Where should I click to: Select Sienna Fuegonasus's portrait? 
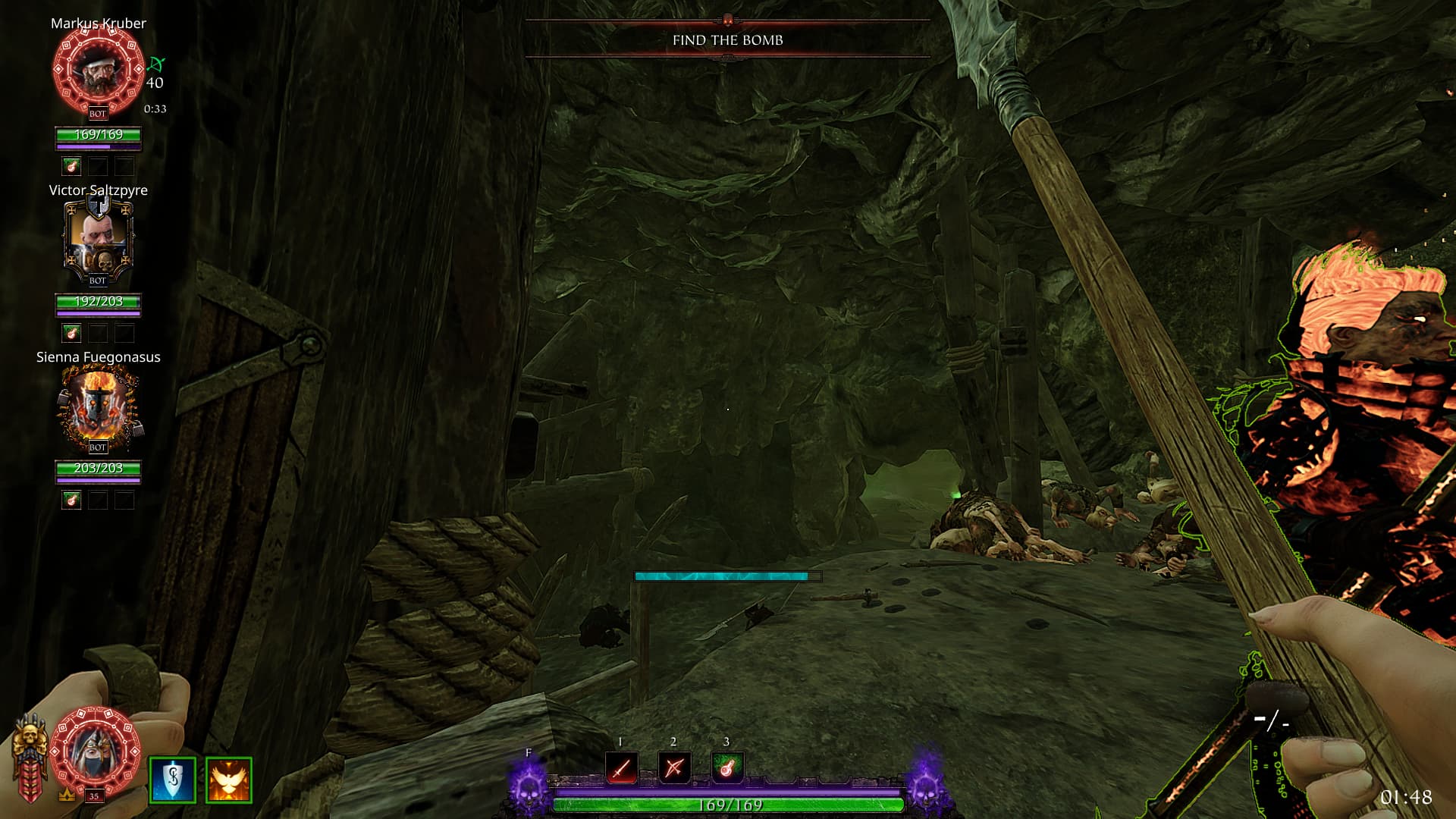point(98,407)
